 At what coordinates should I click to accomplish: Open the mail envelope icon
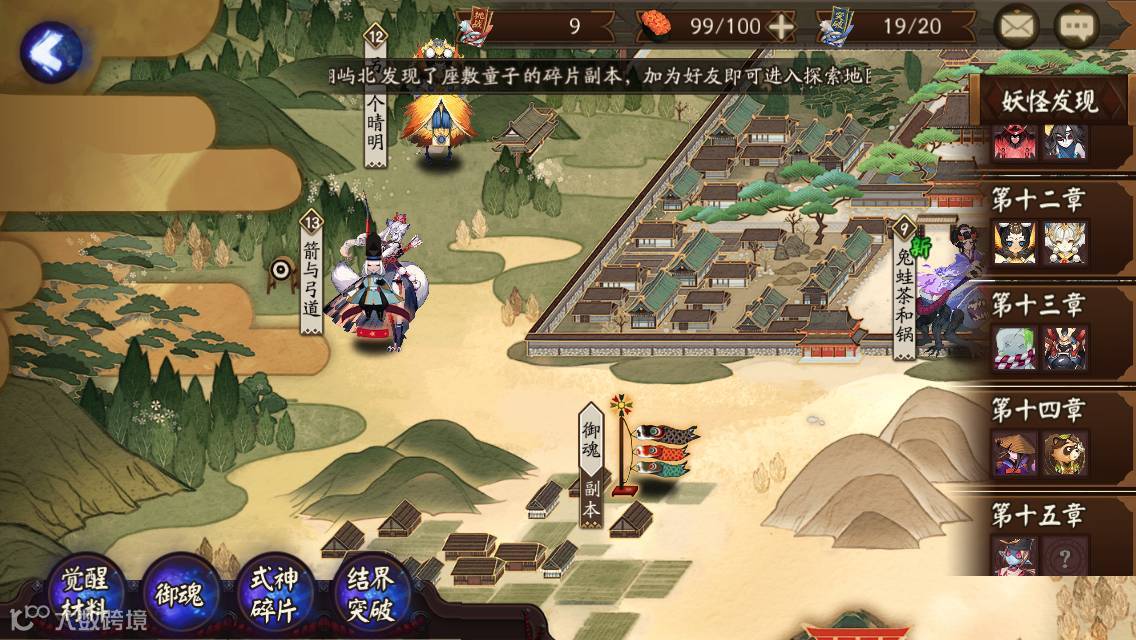click(x=1016, y=27)
